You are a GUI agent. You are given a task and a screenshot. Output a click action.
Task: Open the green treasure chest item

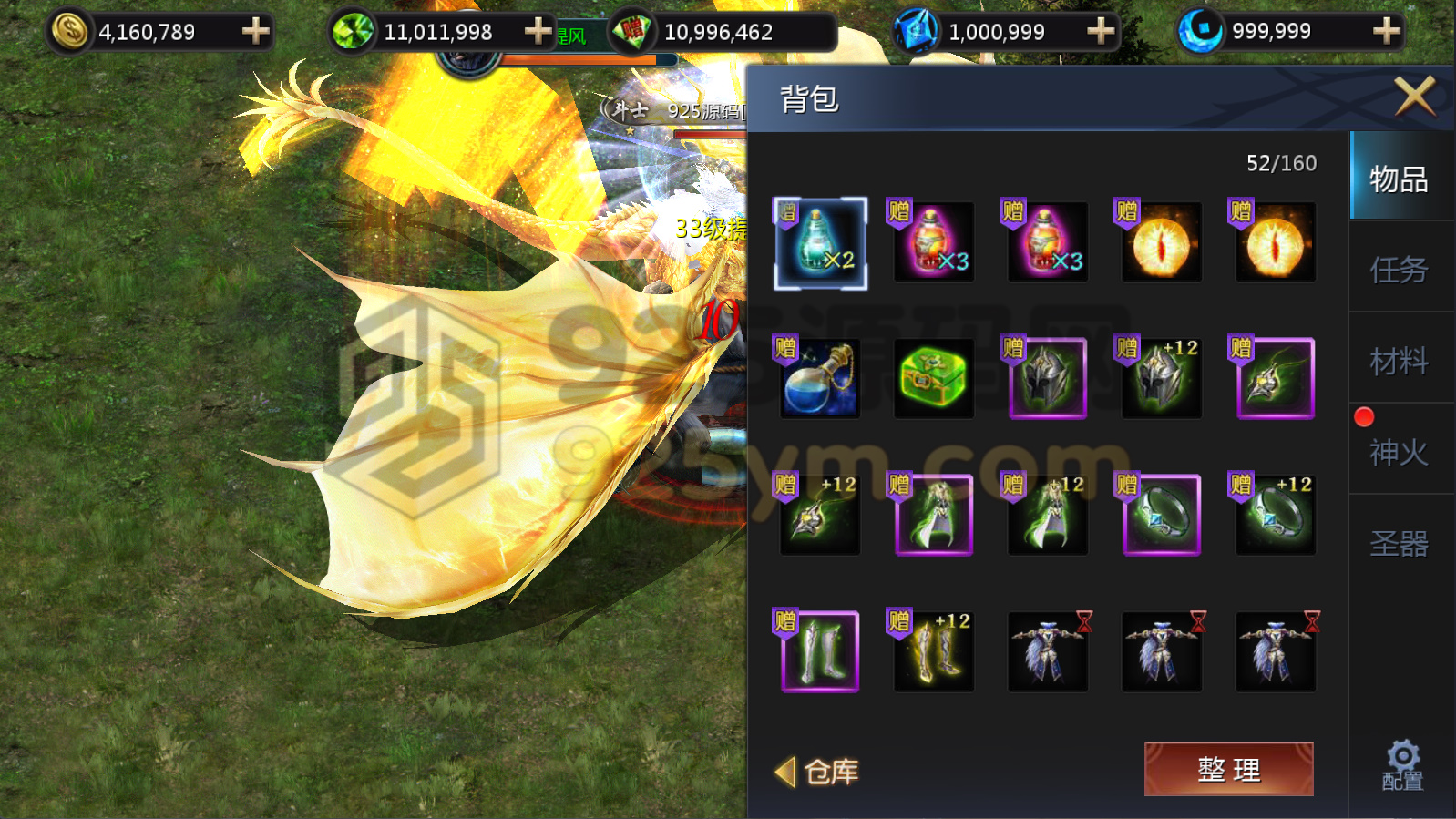pyautogui.click(x=932, y=377)
